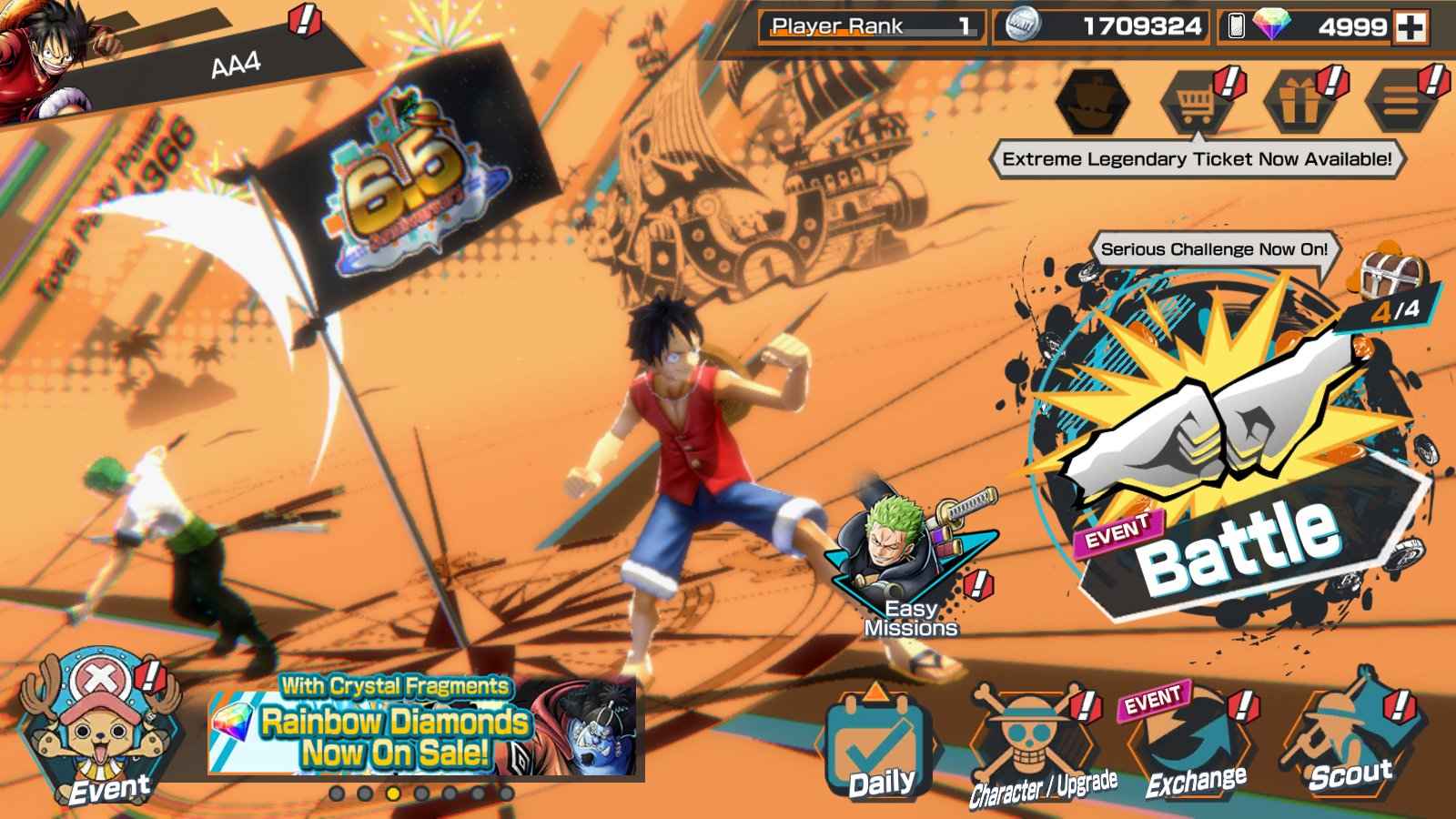
Task: Open the treasure chest battle rewards
Action: (x=1391, y=270)
